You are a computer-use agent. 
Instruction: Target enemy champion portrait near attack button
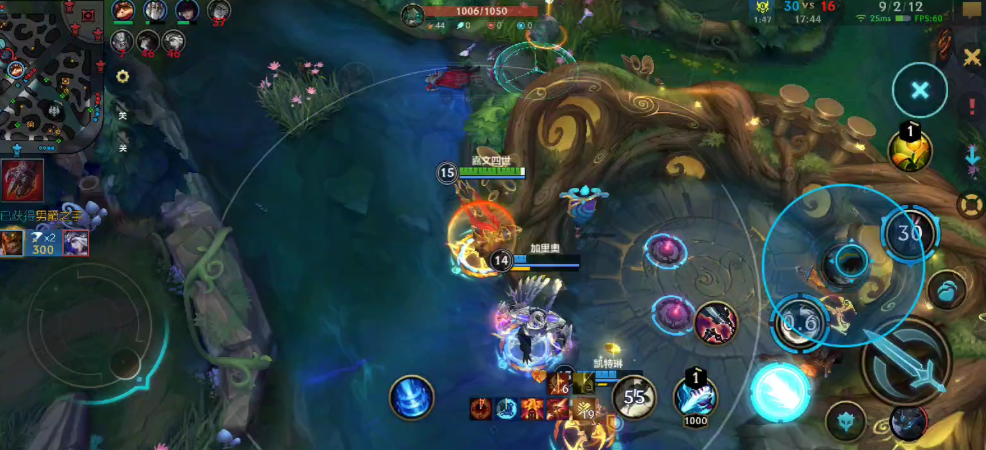tap(716, 320)
